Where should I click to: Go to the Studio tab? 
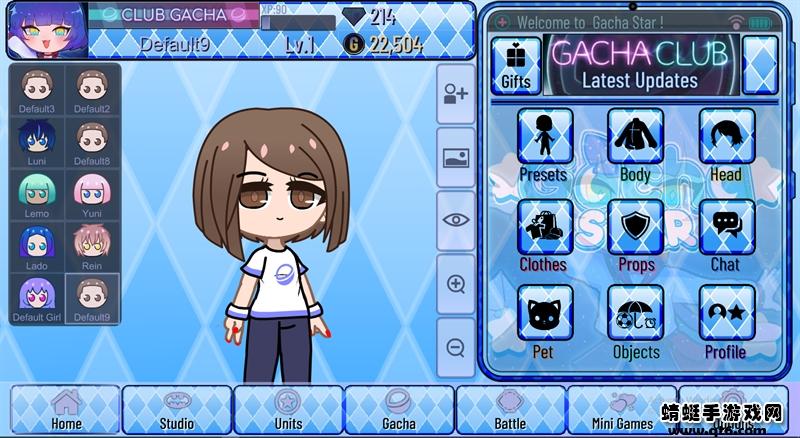click(177, 410)
